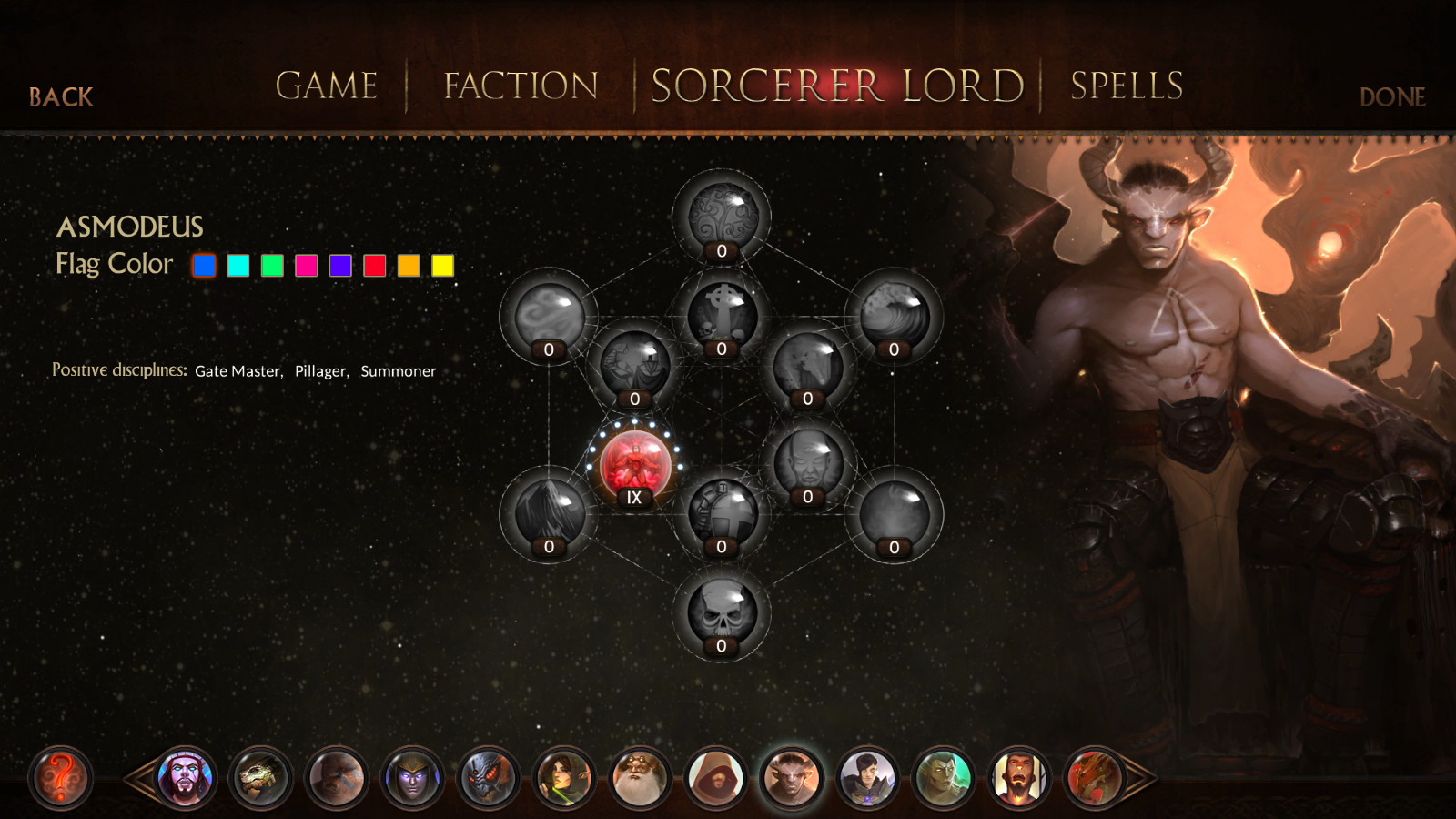
Task: Go to the Game tab
Action: coord(326,86)
